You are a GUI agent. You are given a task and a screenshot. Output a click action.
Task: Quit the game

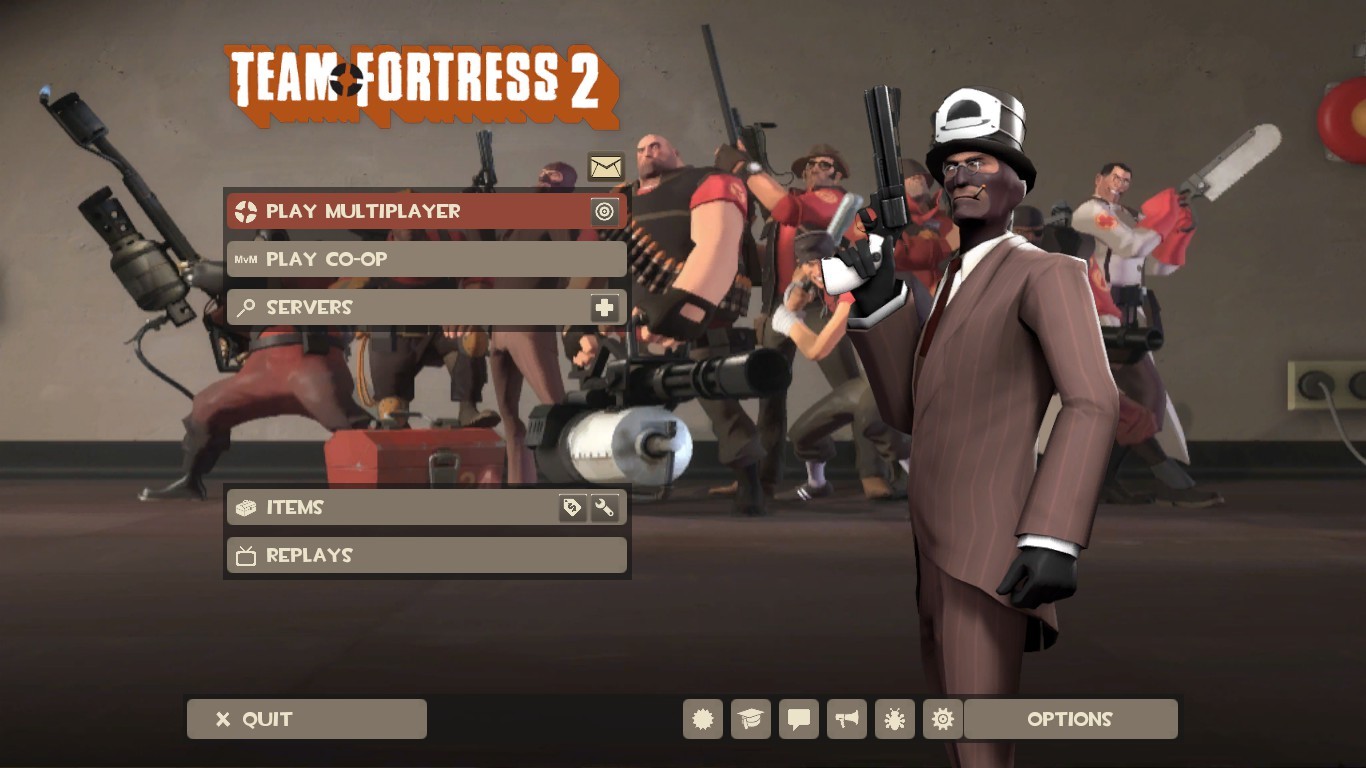click(306, 718)
